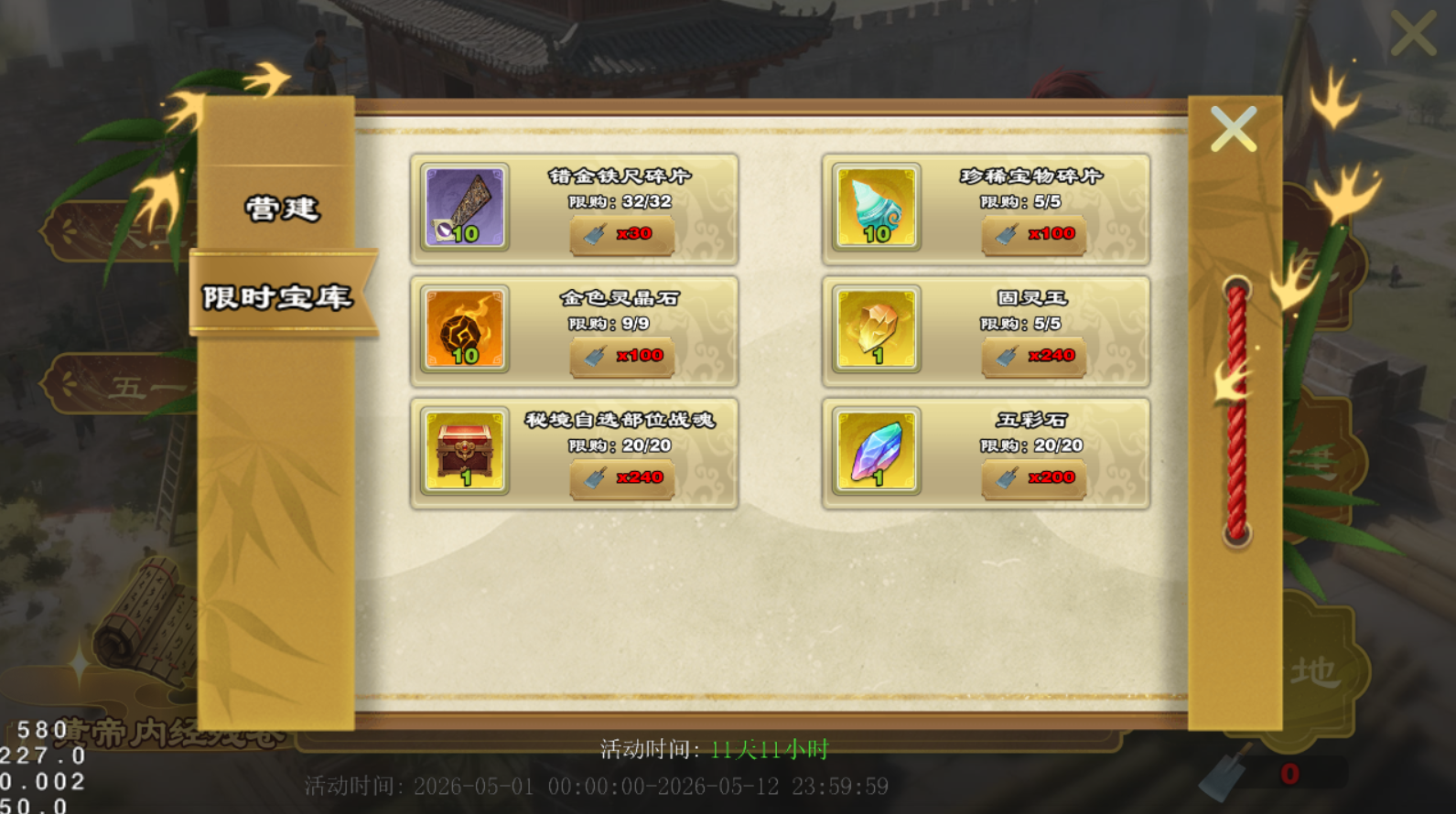This screenshot has width=1456, height=814.
Task: Select the 限时宝库 tab
Action: click(x=278, y=296)
